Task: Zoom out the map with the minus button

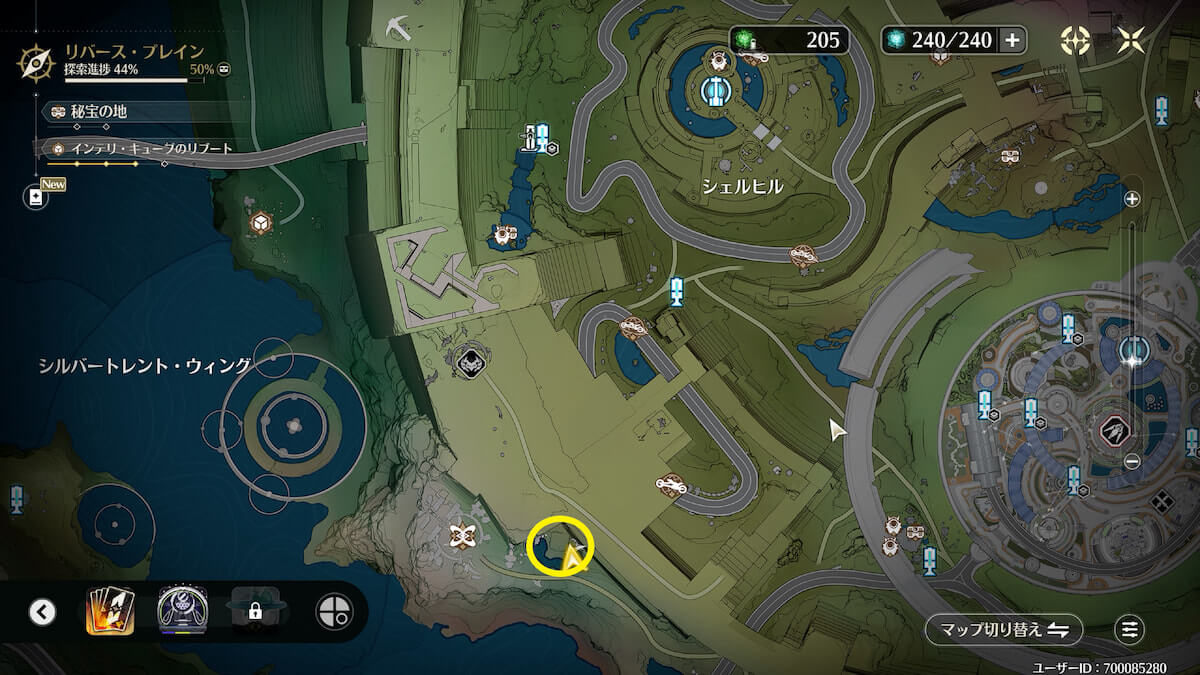Action: tap(1132, 461)
